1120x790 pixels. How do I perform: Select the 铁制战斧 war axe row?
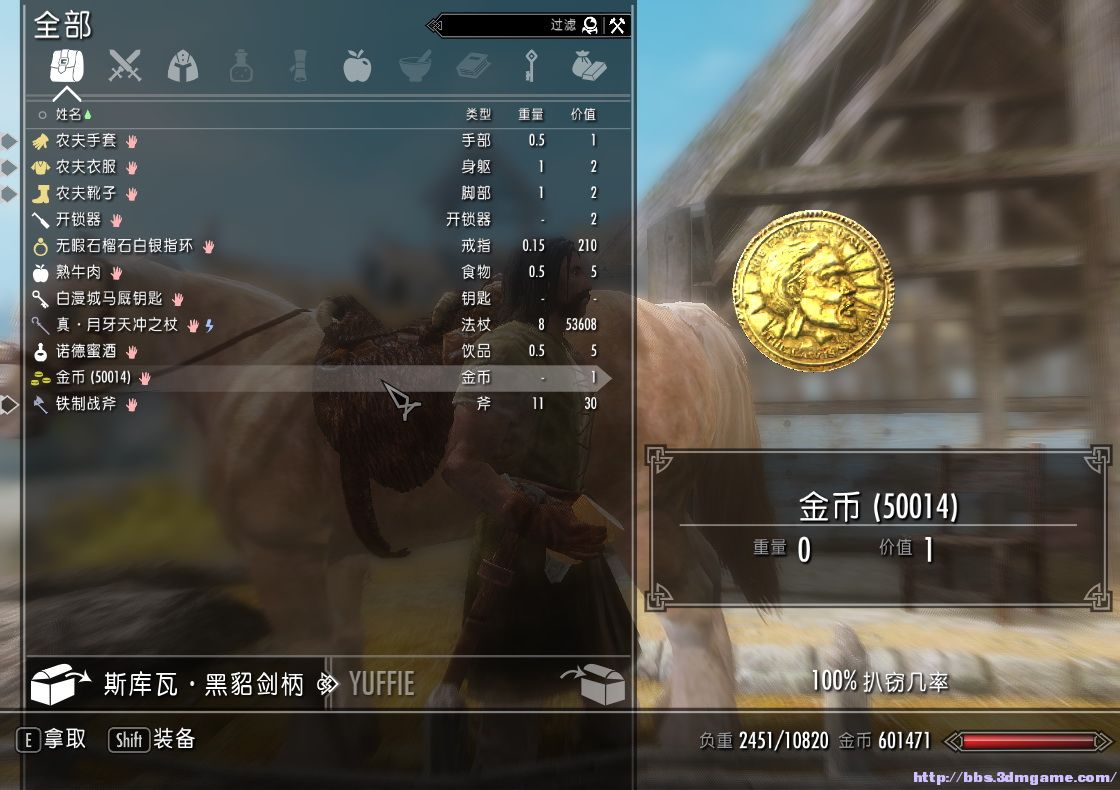86,404
